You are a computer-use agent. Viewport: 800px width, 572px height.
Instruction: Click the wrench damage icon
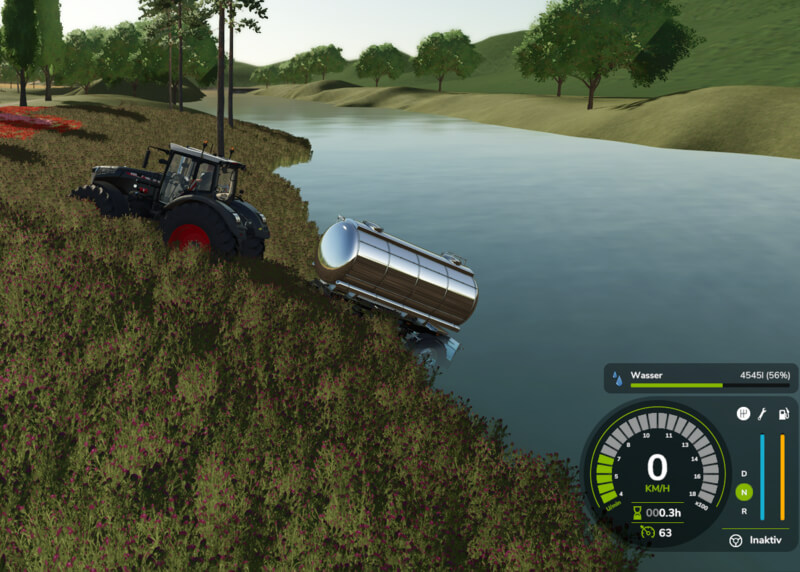pyautogui.click(x=762, y=413)
